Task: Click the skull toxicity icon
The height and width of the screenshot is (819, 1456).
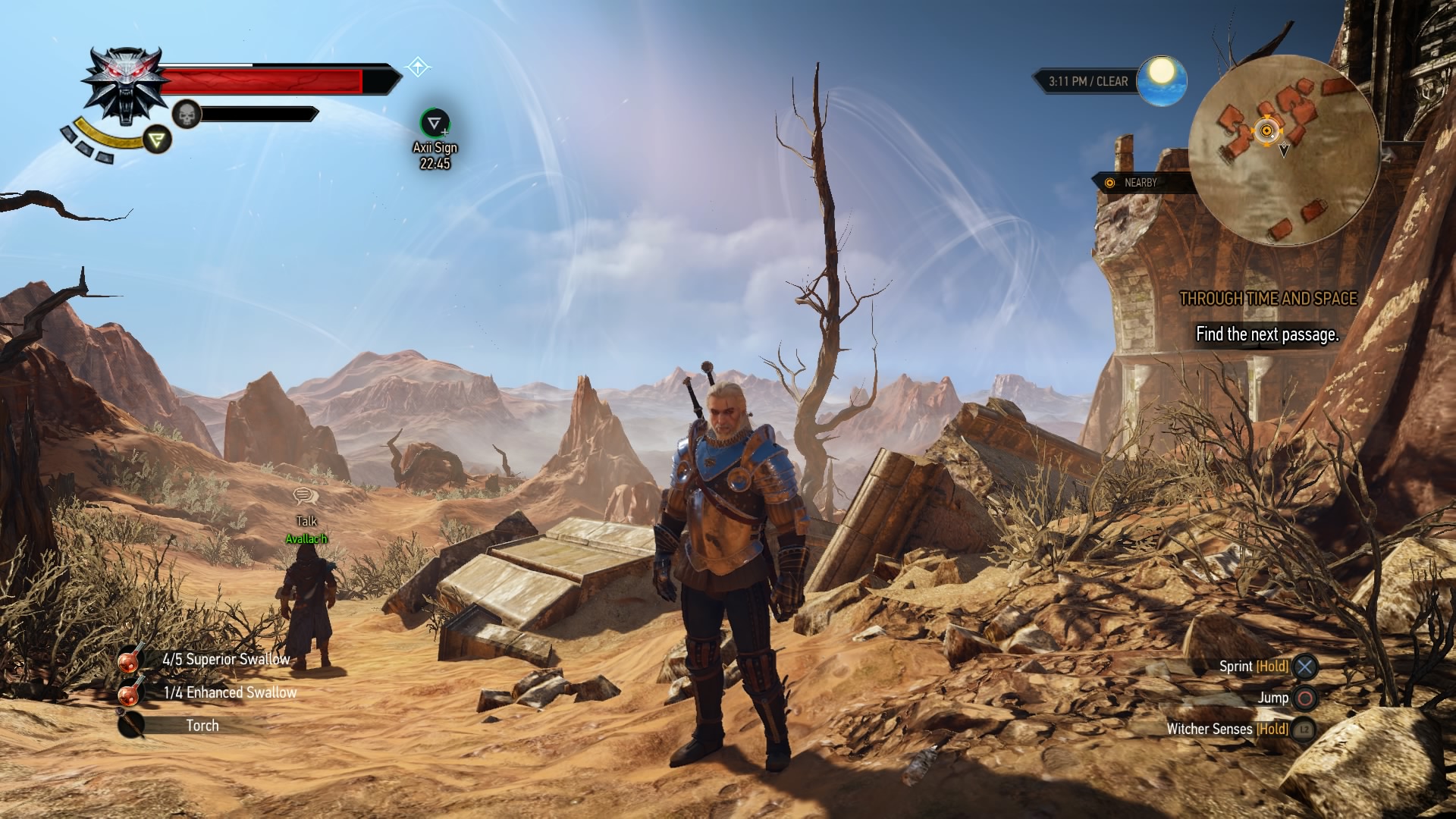Action: (186, 115)
